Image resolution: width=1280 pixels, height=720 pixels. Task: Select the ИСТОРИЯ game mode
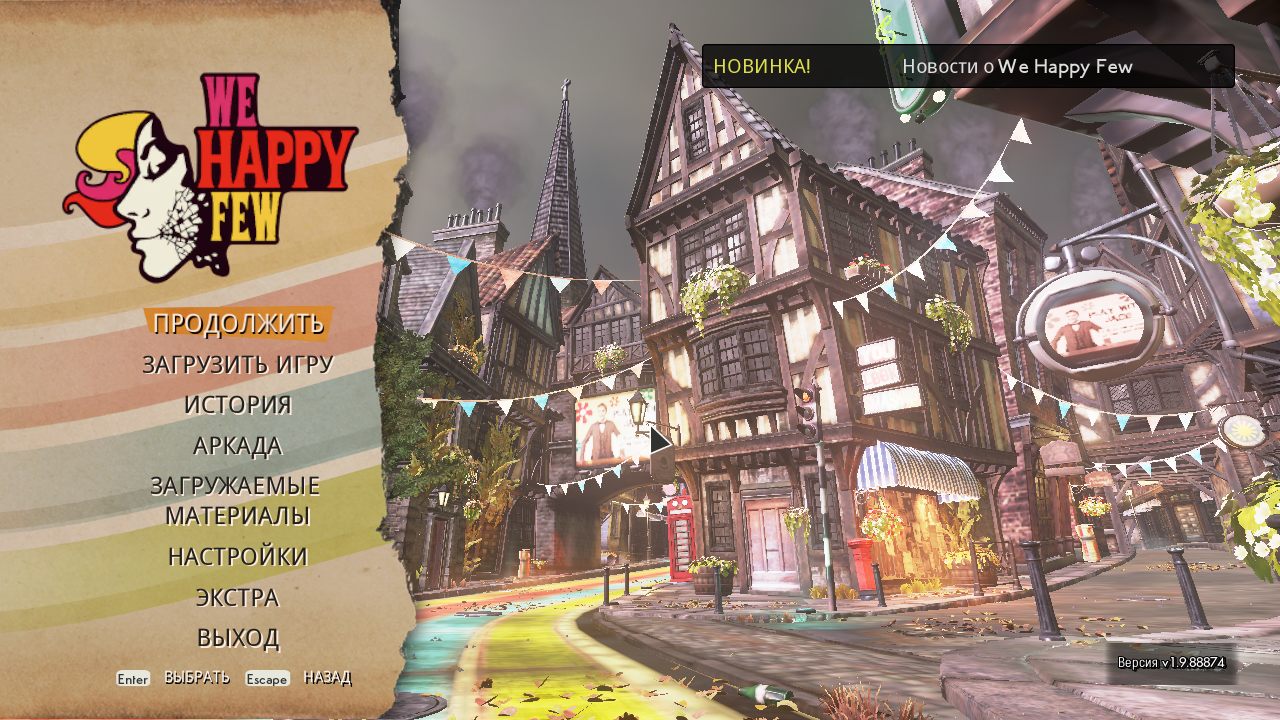click(x=239, y=405)
